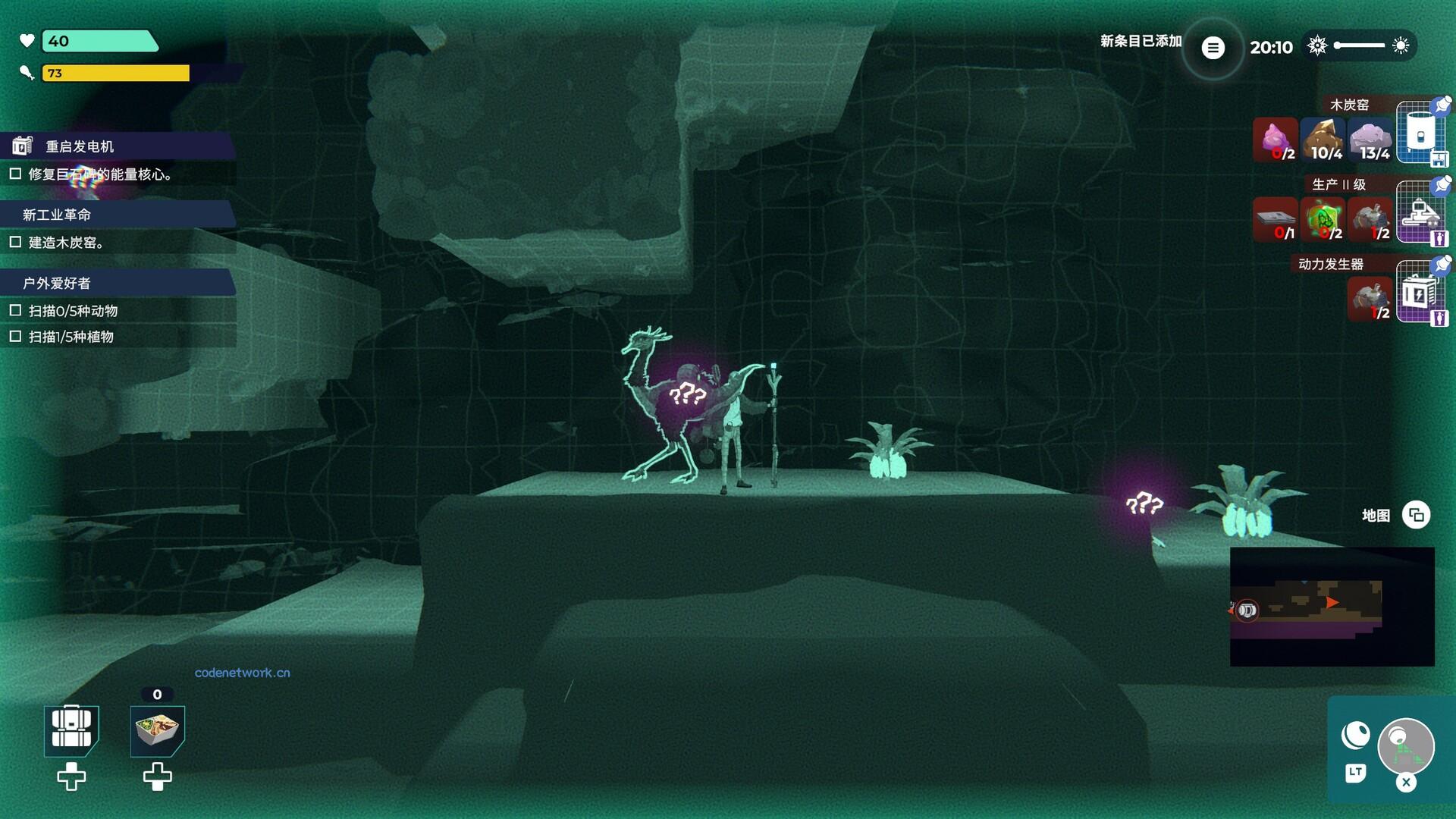Viewport: 1456px width, 819px height.
Task: Open the round menu button beside the clock
Action: (1213, 48)
